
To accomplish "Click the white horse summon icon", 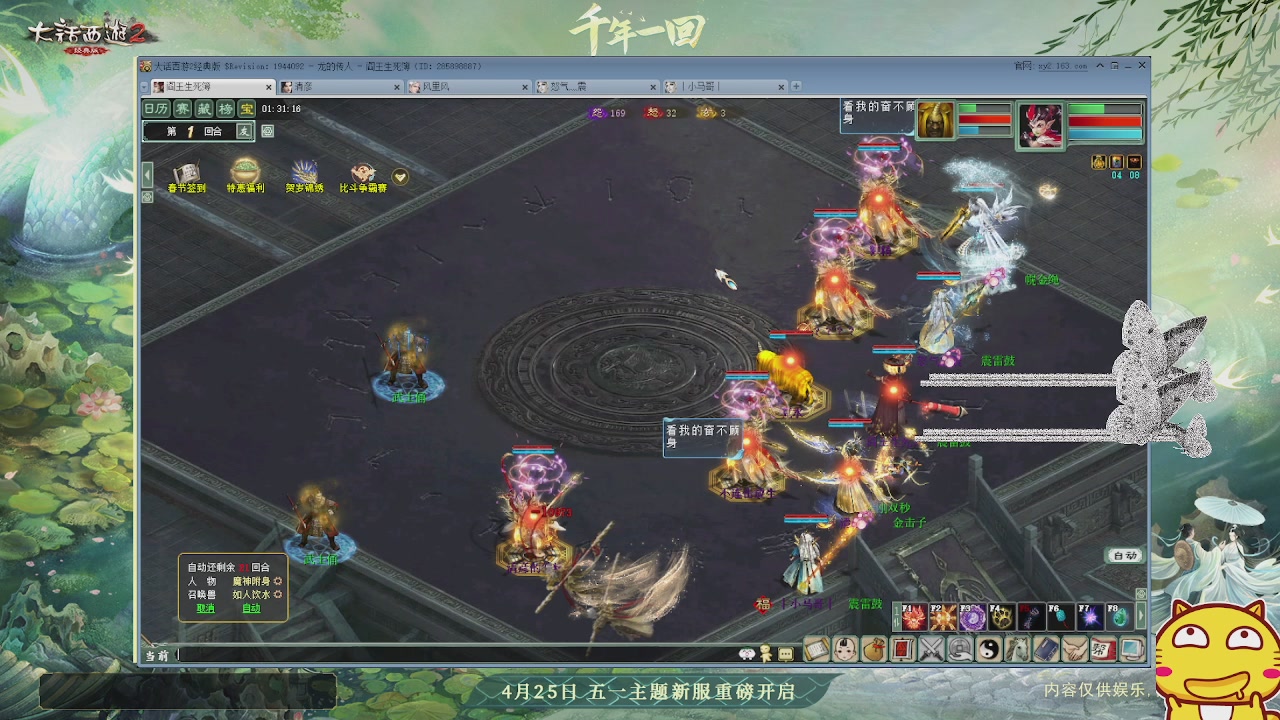I will 1015,648.
